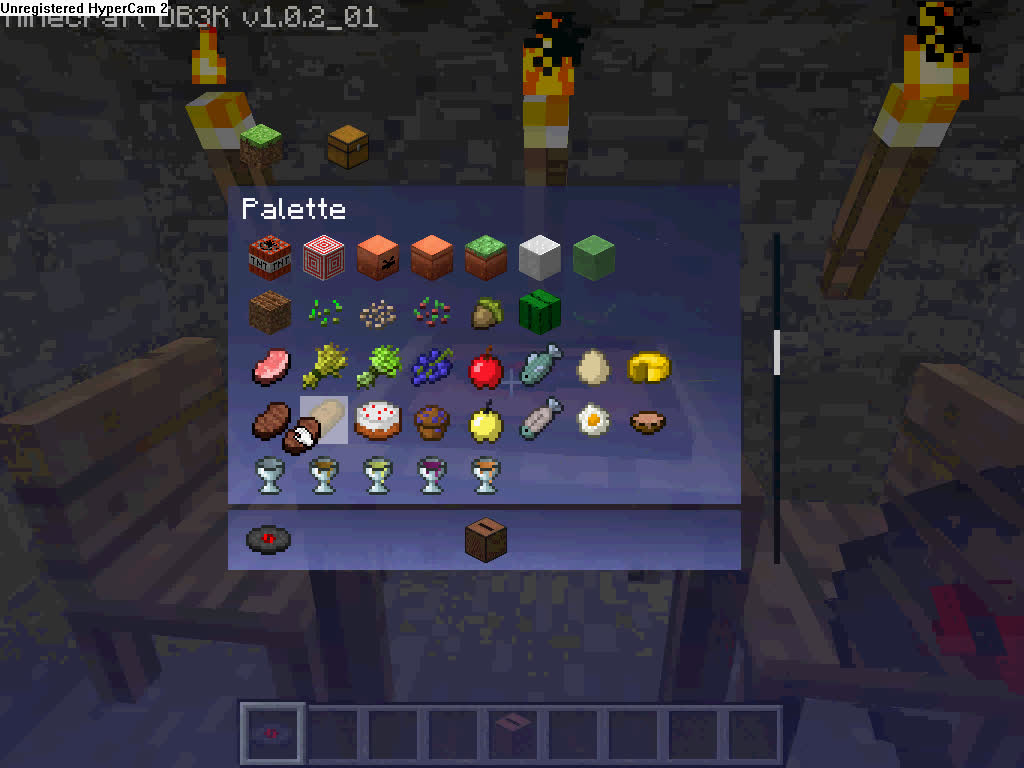
Task: Select the TNT block in the palette
Action: pyautogui.click(x=270, y=258)
